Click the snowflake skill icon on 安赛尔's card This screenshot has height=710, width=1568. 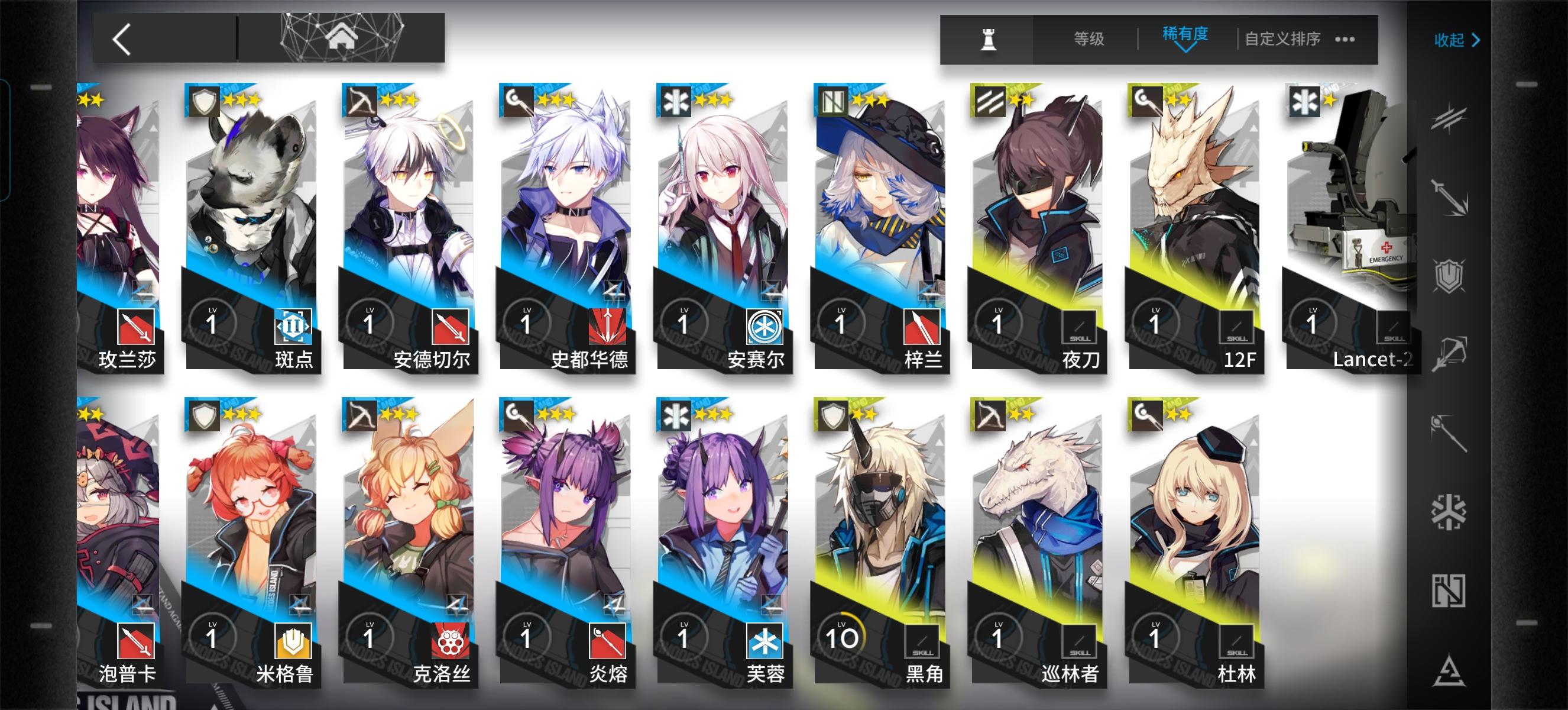pos(766,328)
